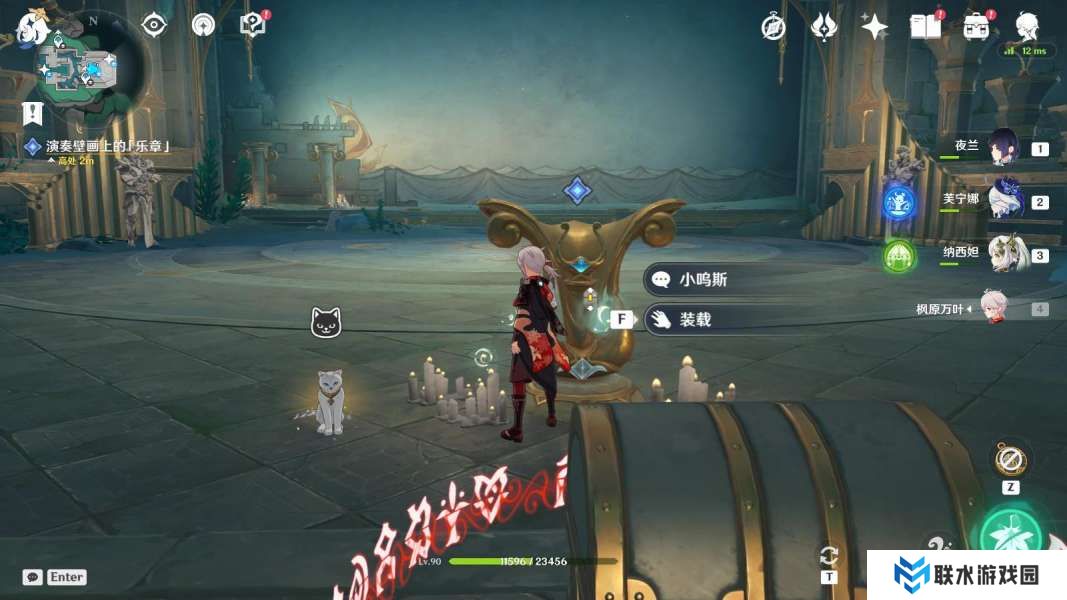Open the Paimon menu
This screenshot has width=1067, height=600.
[31, 27]
